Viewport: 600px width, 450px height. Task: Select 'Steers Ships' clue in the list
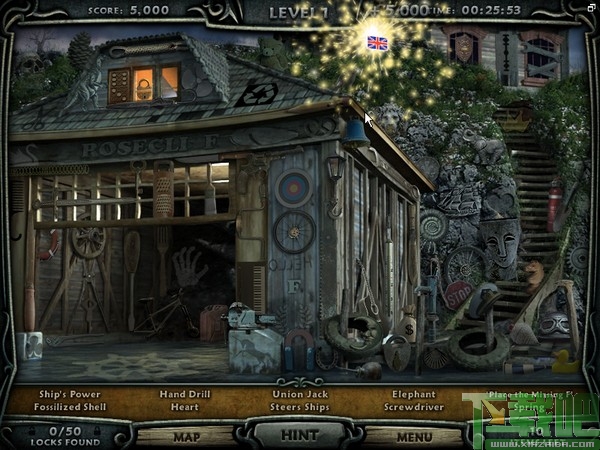(x=301, y=408)
